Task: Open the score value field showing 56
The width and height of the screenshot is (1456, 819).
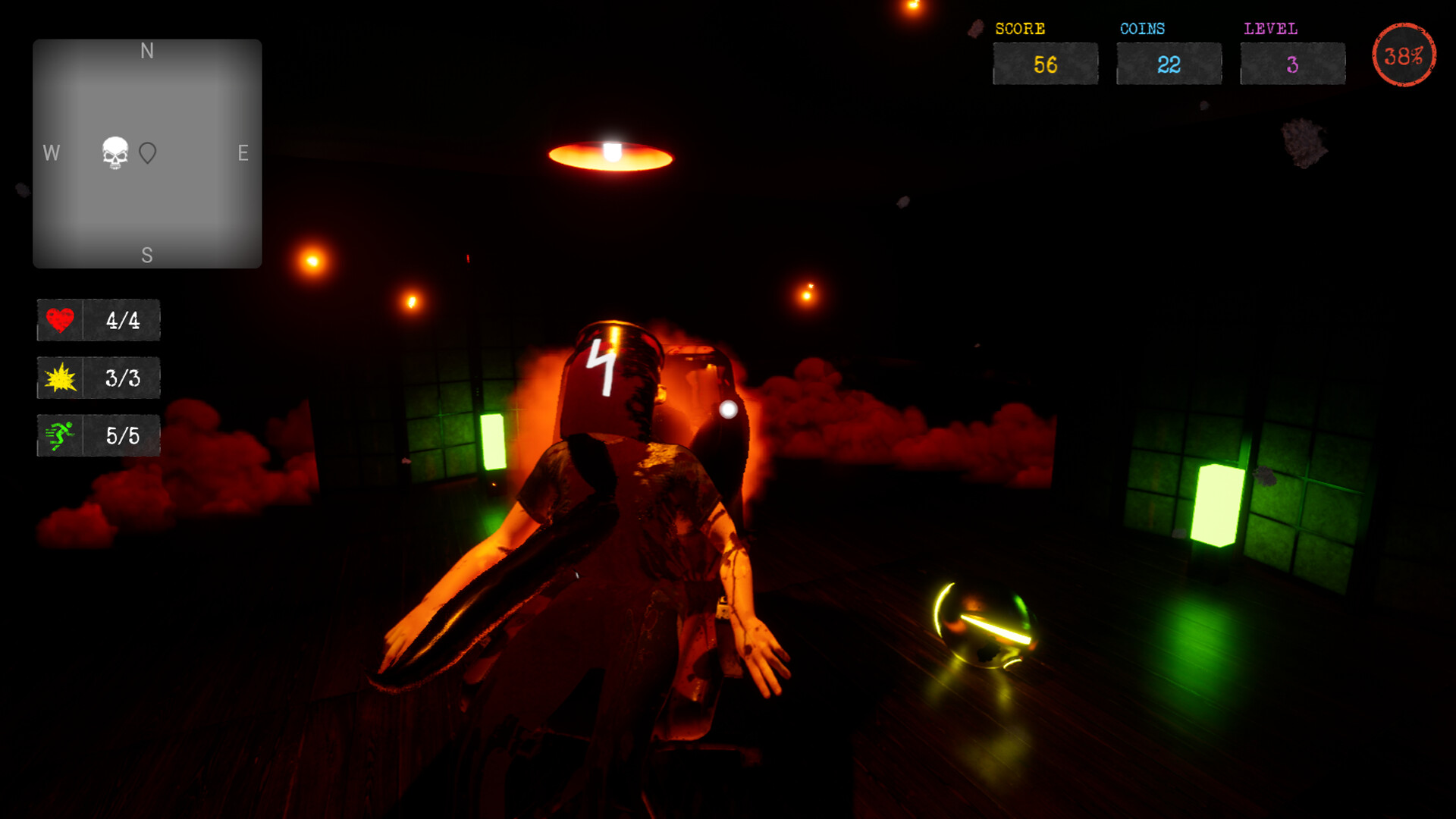Action: pos(1046,64)
